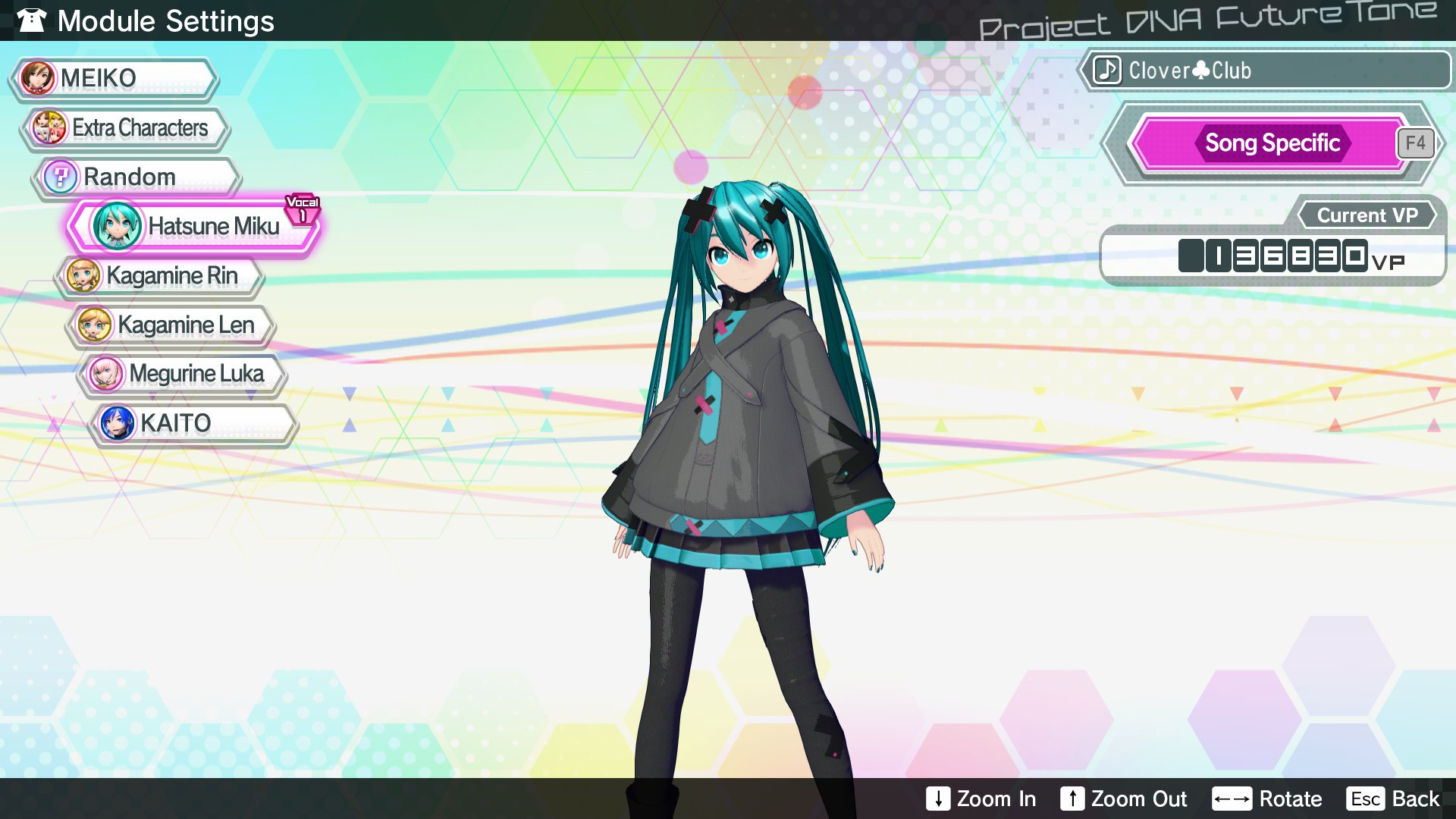Screen dimensions: 1456x819
Task: Click KAITO's portrait icon
Action: 115,423
